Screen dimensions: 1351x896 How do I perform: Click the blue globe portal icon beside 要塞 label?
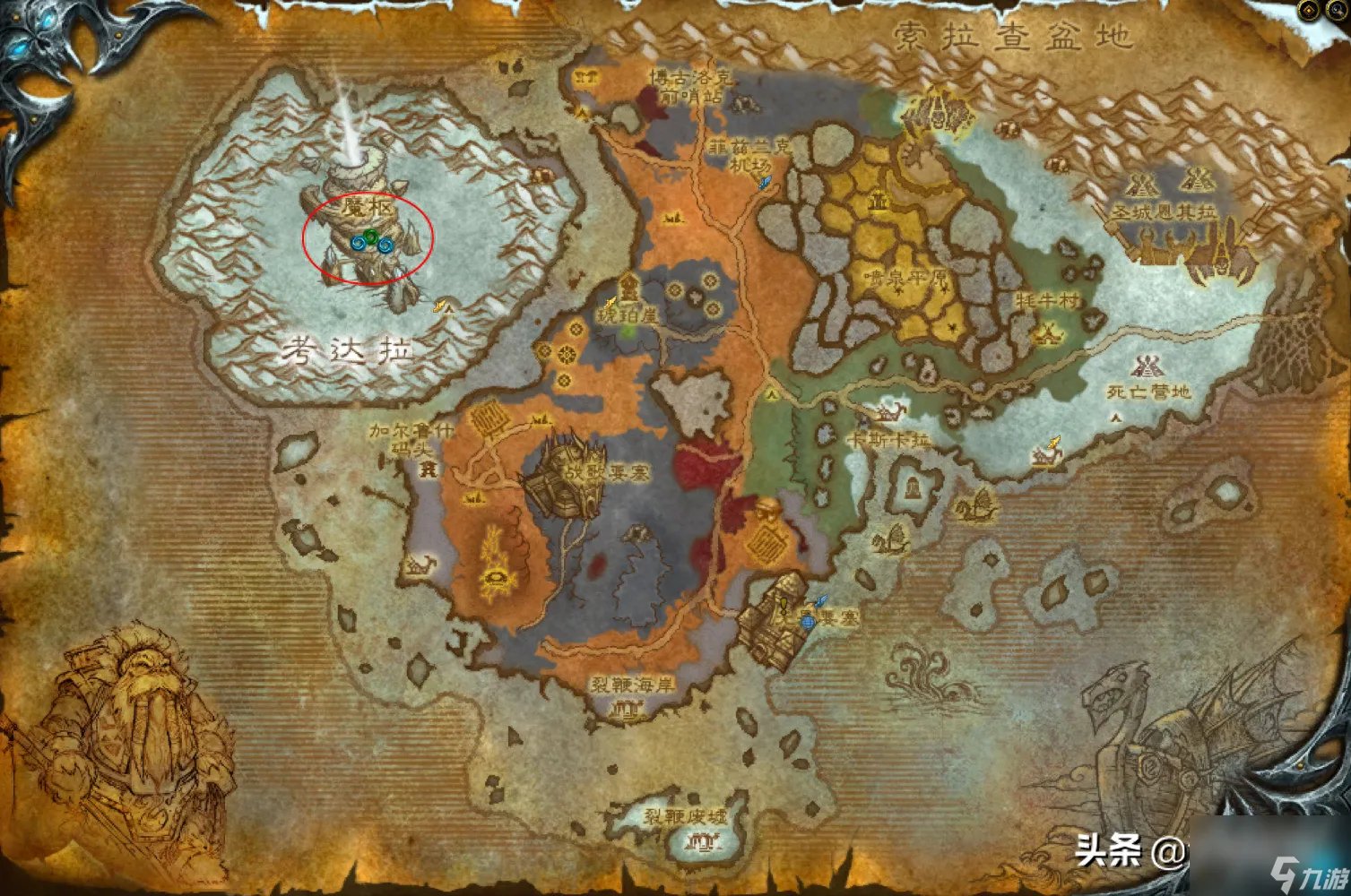(808, 623)
